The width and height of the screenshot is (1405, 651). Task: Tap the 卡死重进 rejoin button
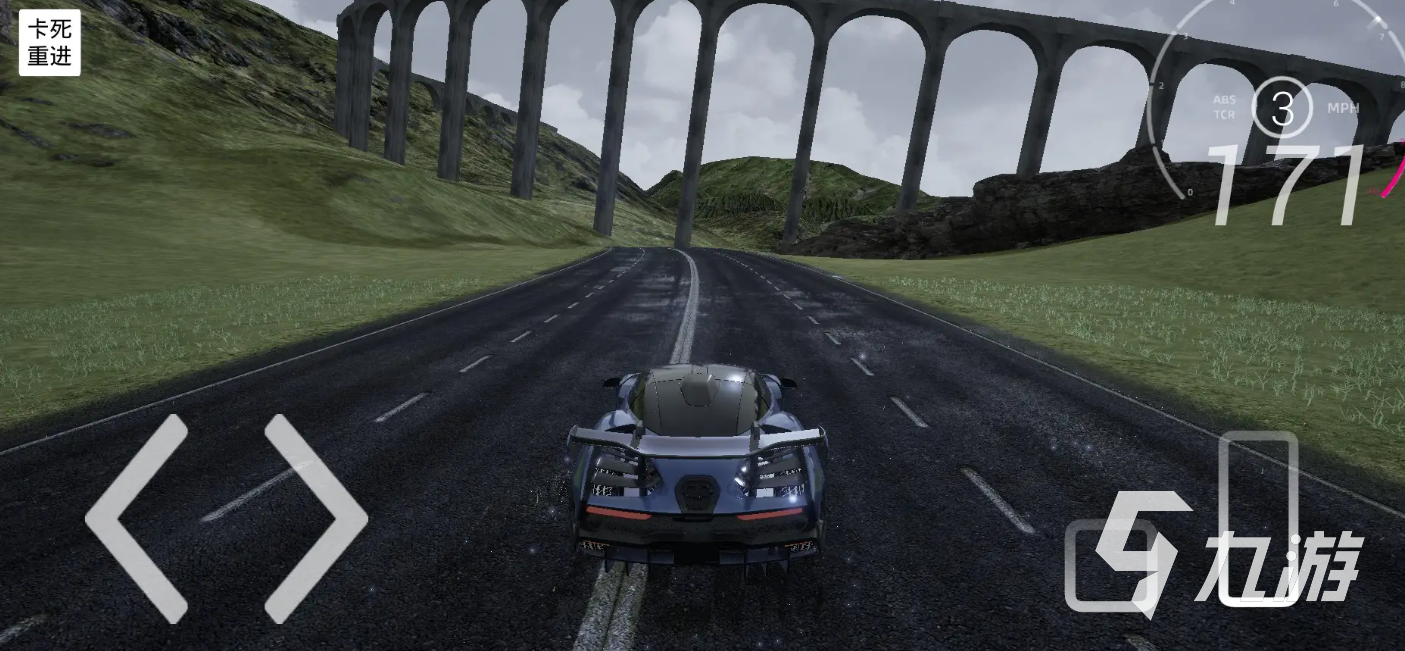pyautogui.click(x=49, y=43)
